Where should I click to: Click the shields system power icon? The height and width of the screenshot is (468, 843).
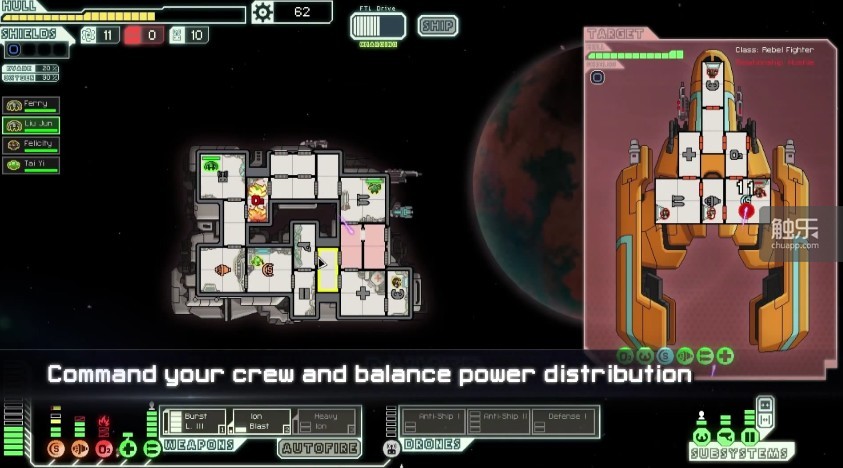pyautogui.click(x=55, y=448)
